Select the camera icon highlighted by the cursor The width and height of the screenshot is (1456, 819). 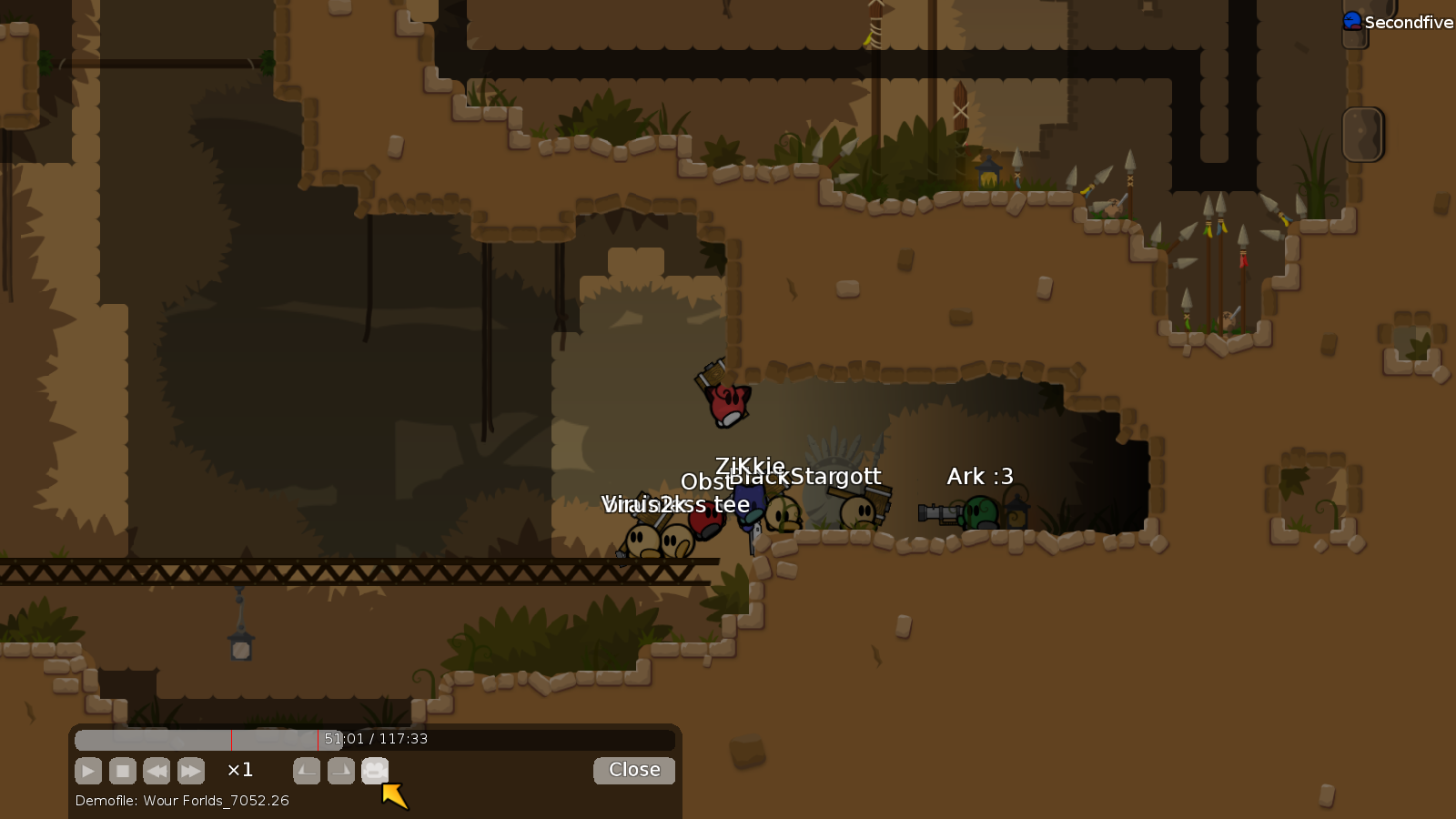click(x=375, y=770)
